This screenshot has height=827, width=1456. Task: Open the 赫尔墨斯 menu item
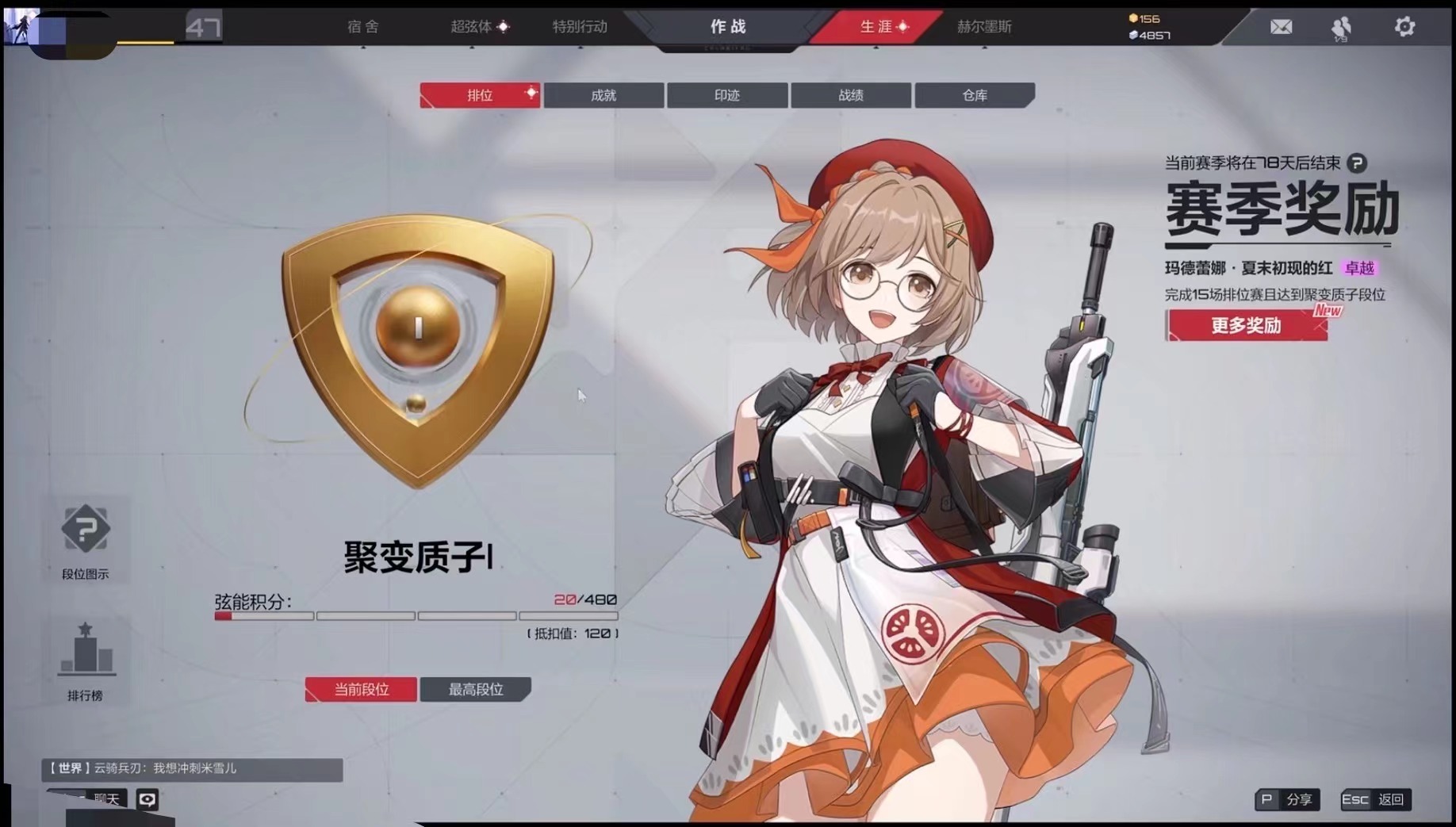coord(986,26)
